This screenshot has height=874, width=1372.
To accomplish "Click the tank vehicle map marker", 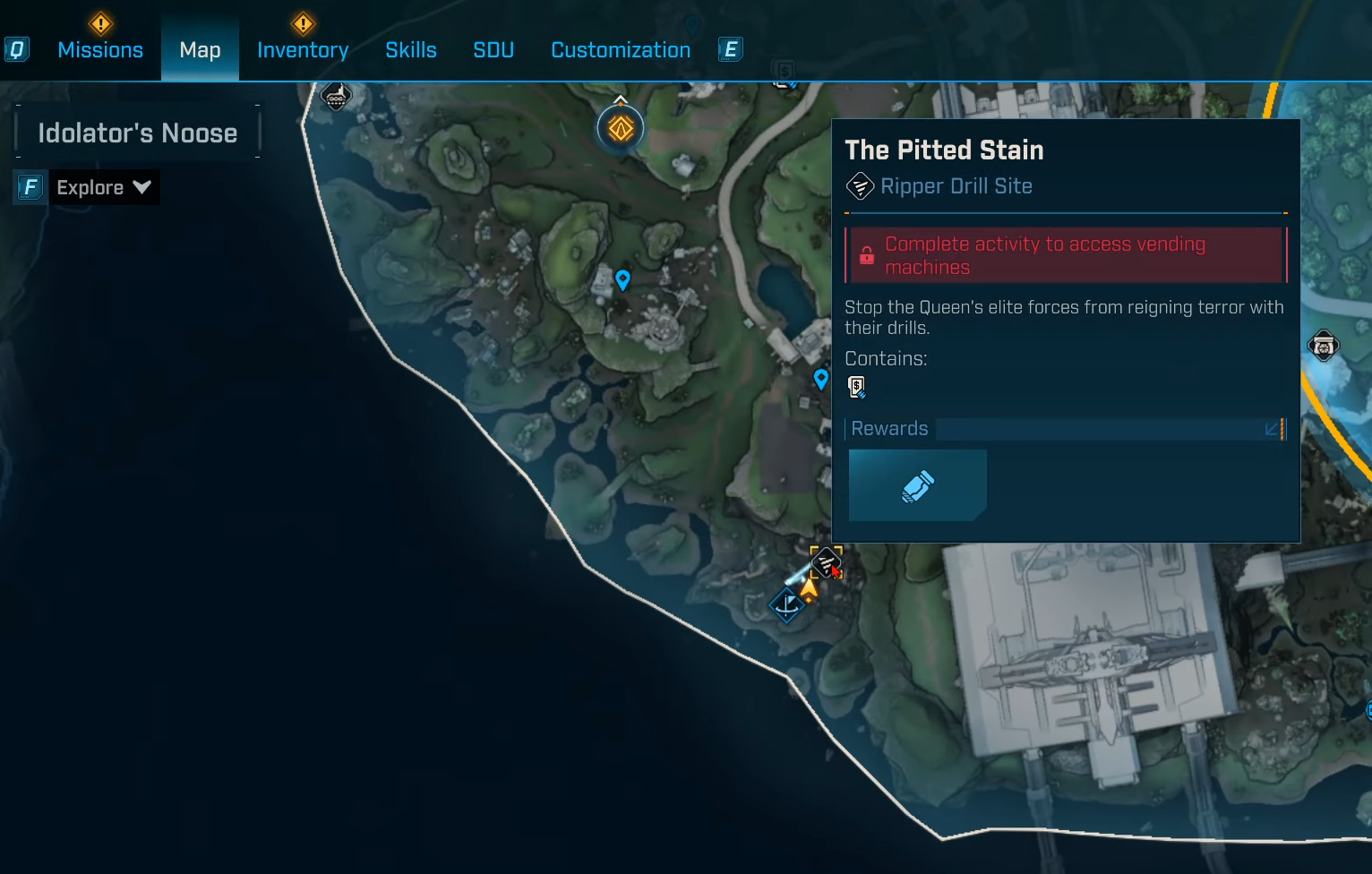I will pyautogui.click(x=336, y=96).
